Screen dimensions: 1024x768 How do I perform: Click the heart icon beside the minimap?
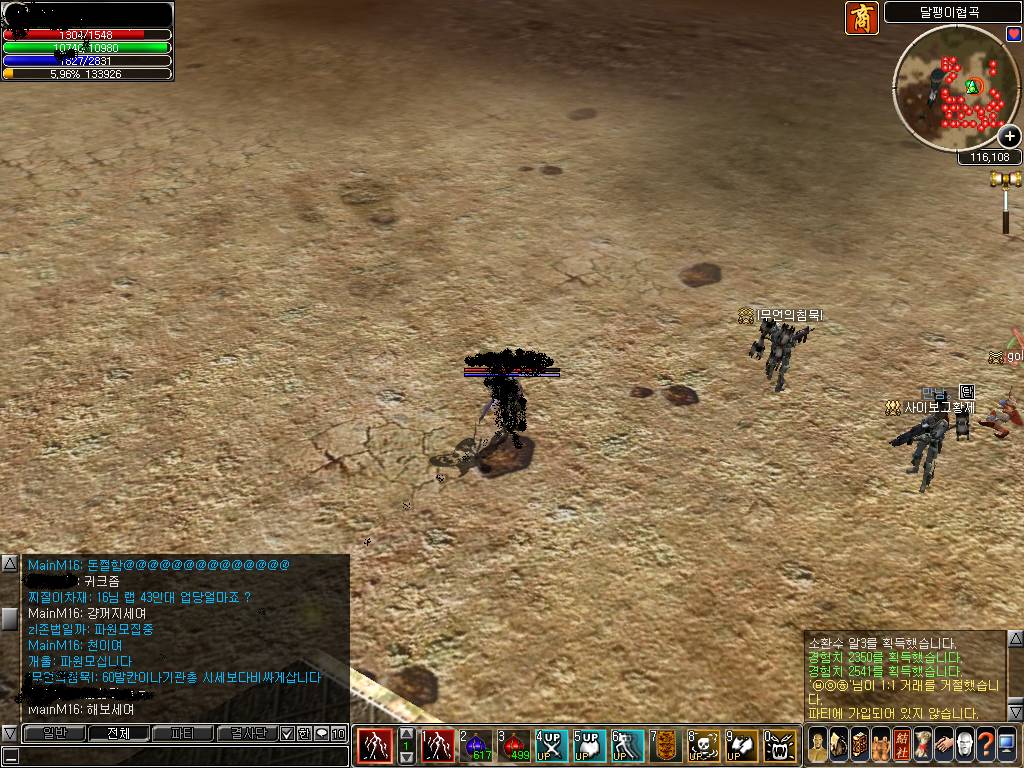[1013, 35]
